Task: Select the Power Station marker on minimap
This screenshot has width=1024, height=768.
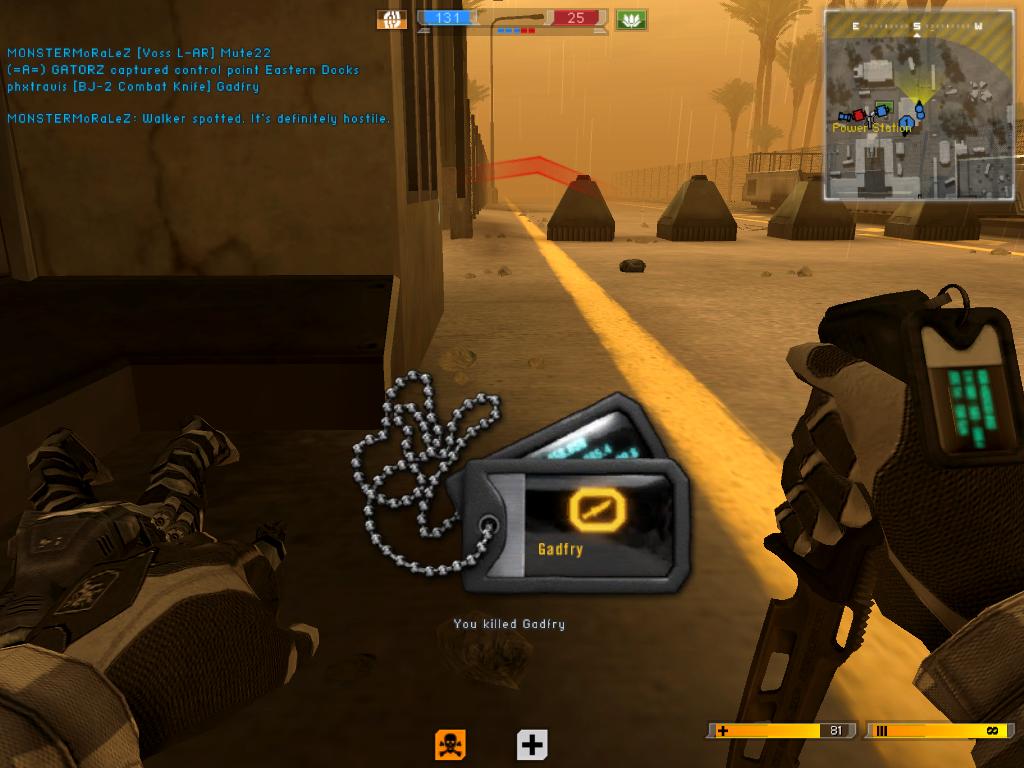Action: coord(872,128)
